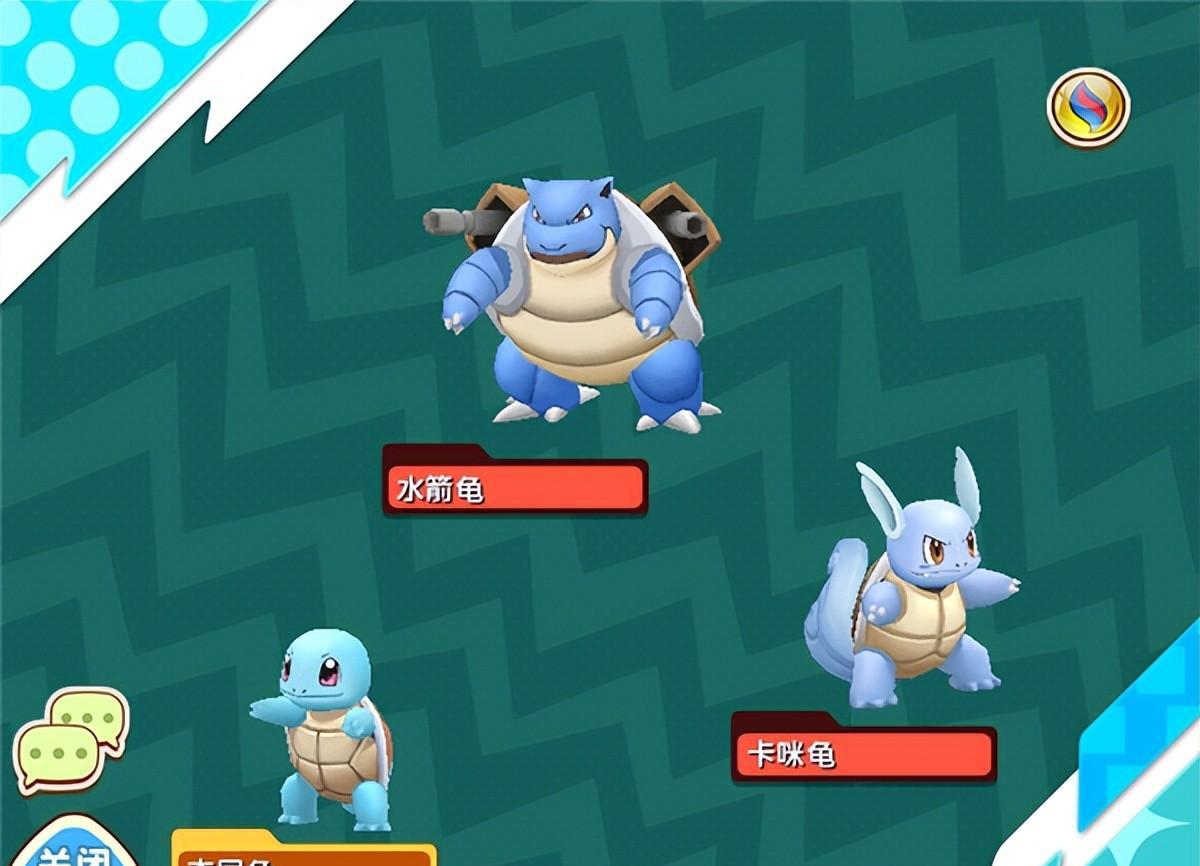Close the screen with the 关闭 button
The width and height of the screenshot is (1200, 866).
point(70,850)
